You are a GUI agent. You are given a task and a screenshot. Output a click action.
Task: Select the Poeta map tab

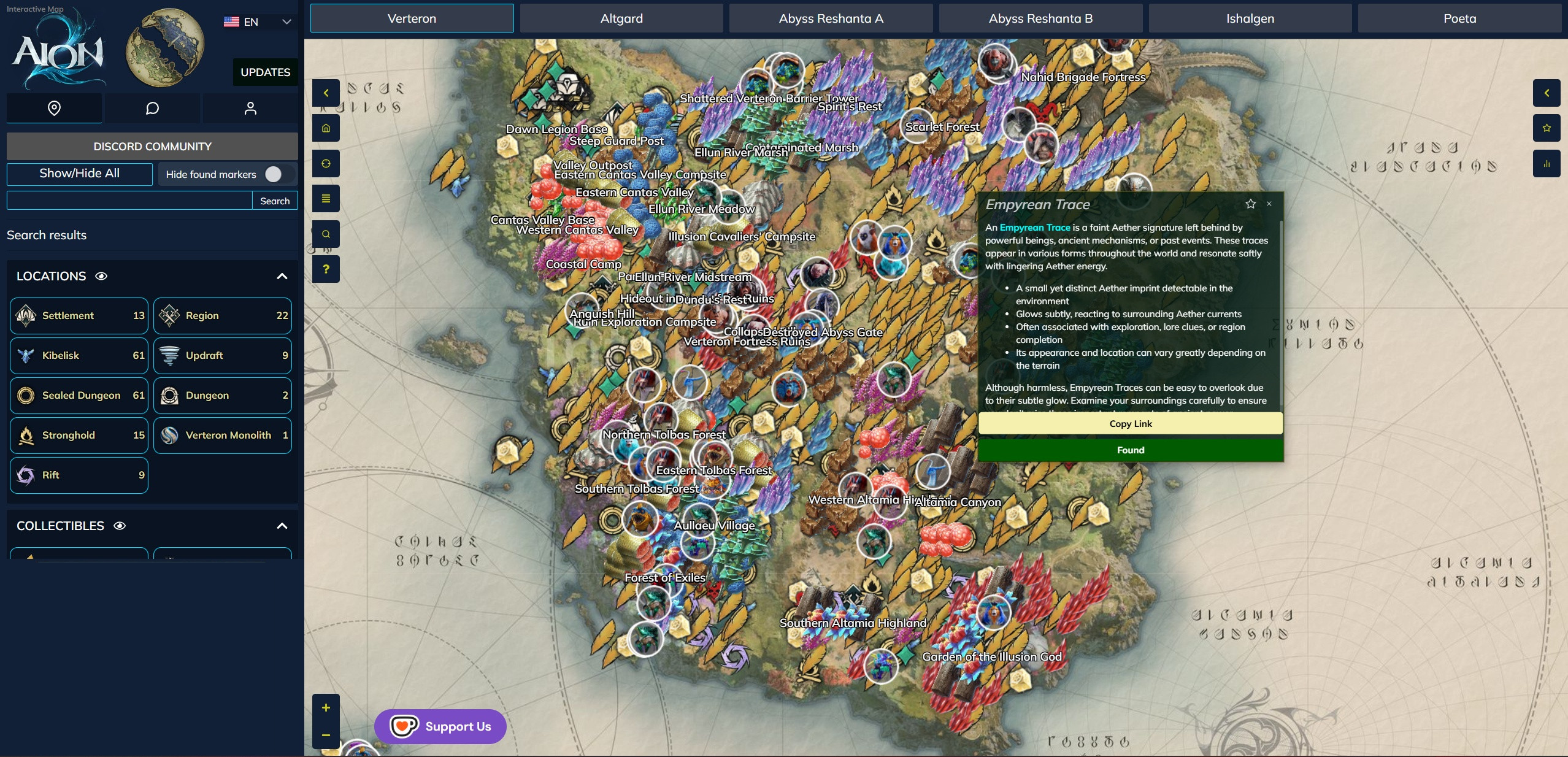[1459, 18]
